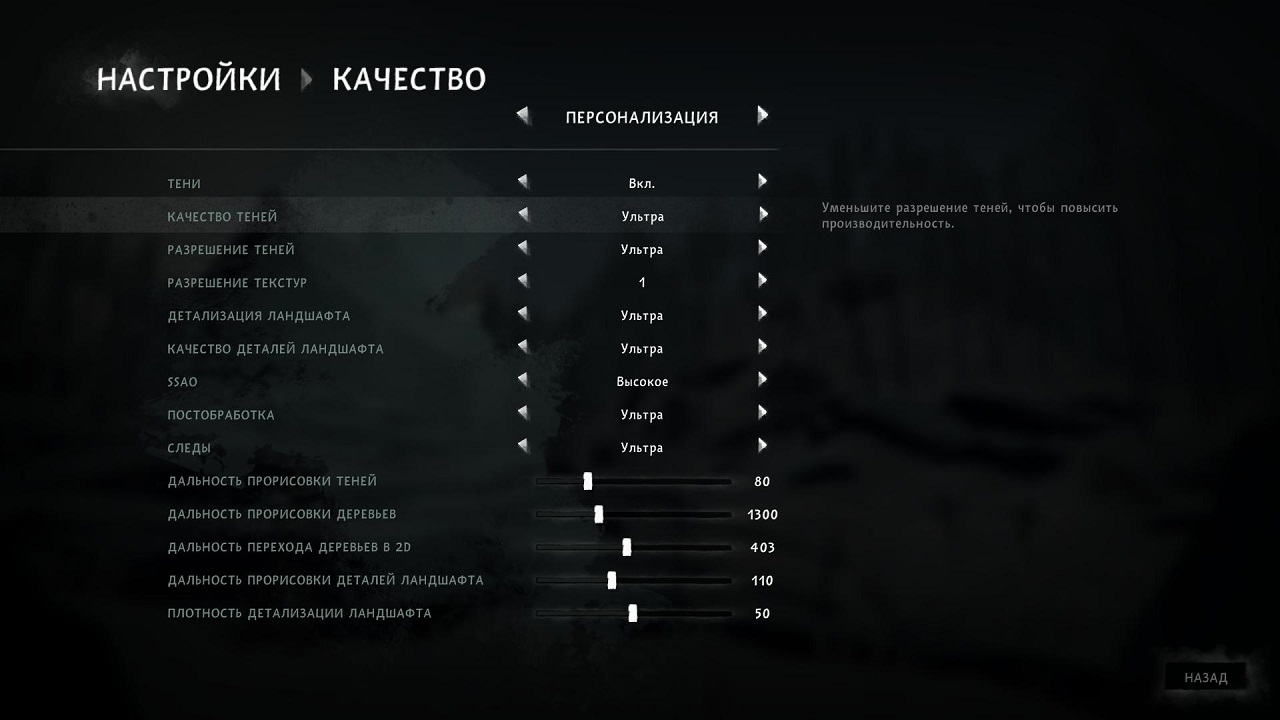The image size is (1280, 720).
Task: Return to НАСТРОЙКИ via the breadcrumb title
Action: point(188,79)
